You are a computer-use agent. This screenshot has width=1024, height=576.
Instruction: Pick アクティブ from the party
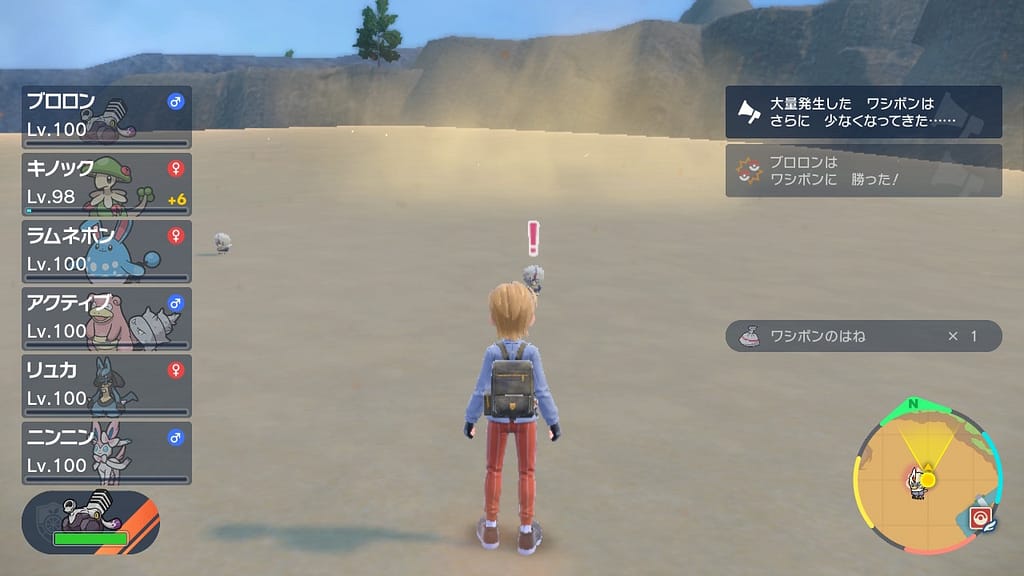[x=106, y=318]
